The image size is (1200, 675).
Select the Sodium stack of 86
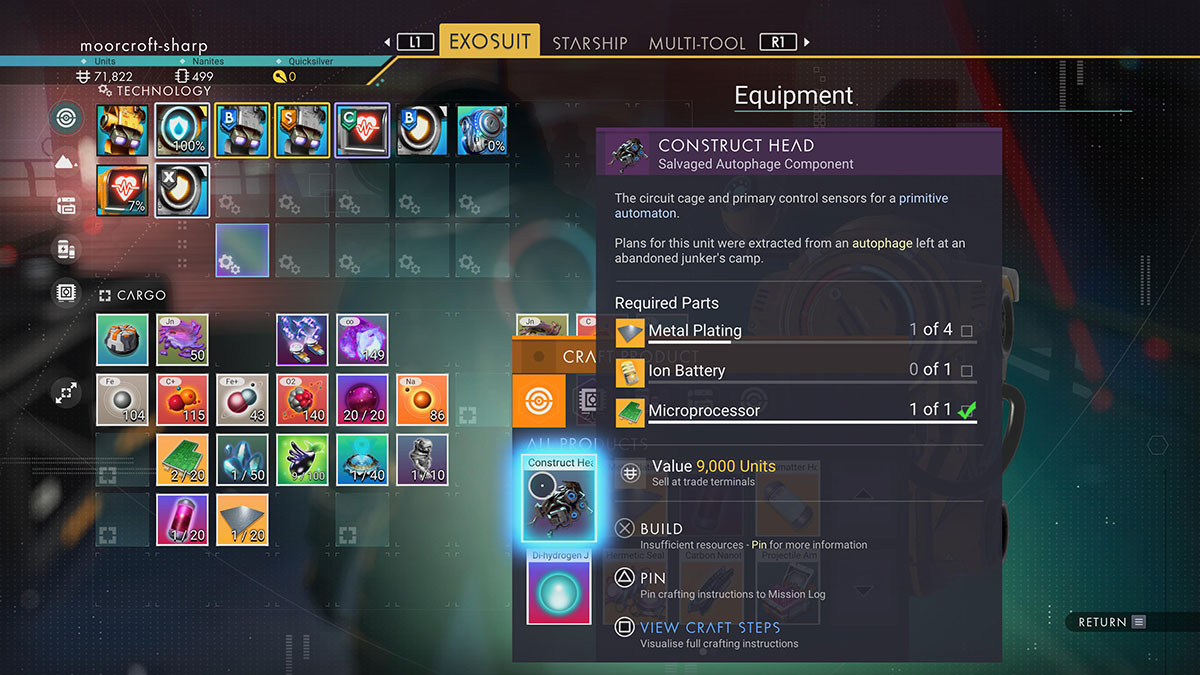click(x=422, y=400)
